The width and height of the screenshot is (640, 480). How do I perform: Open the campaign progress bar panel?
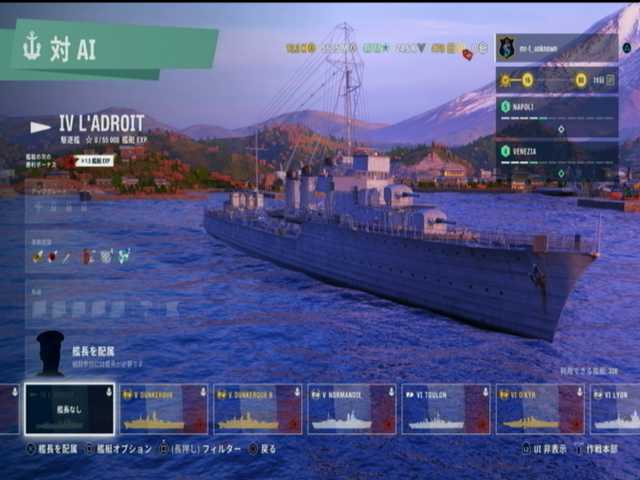556,81
